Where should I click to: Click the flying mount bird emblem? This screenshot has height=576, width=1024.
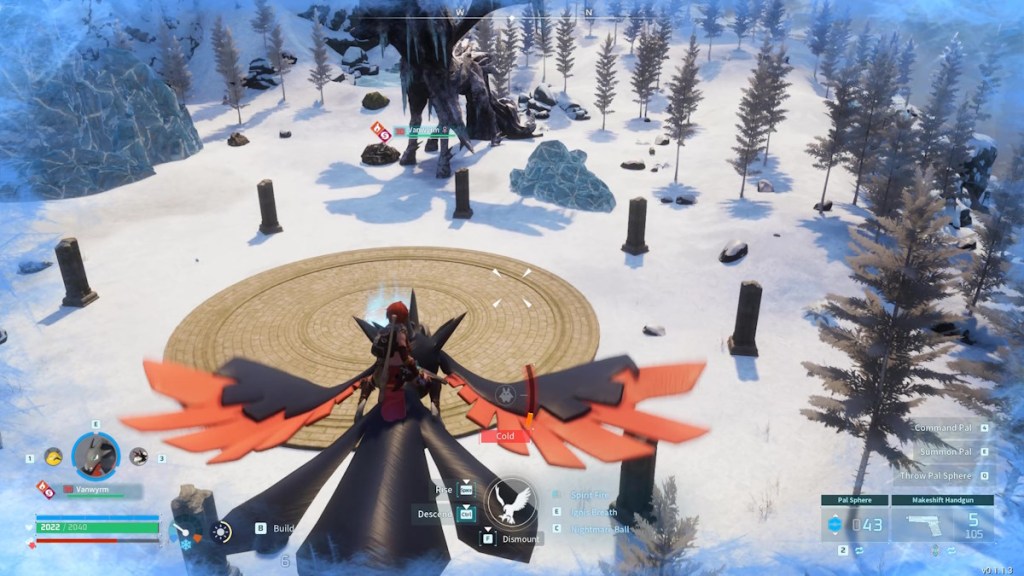click(x=510, y=502)
